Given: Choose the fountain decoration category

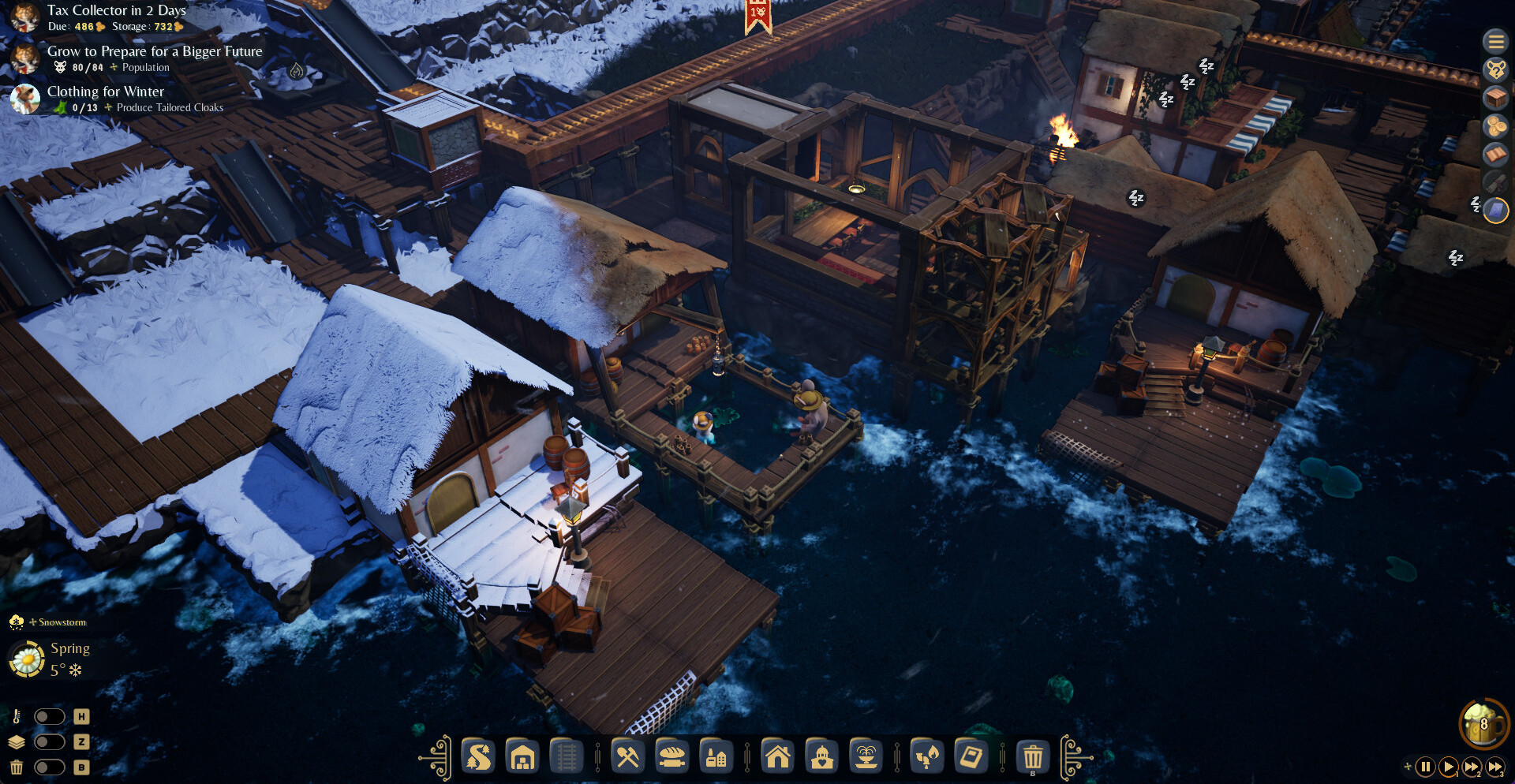Looking at the screenshot, I should click(866, 757).
